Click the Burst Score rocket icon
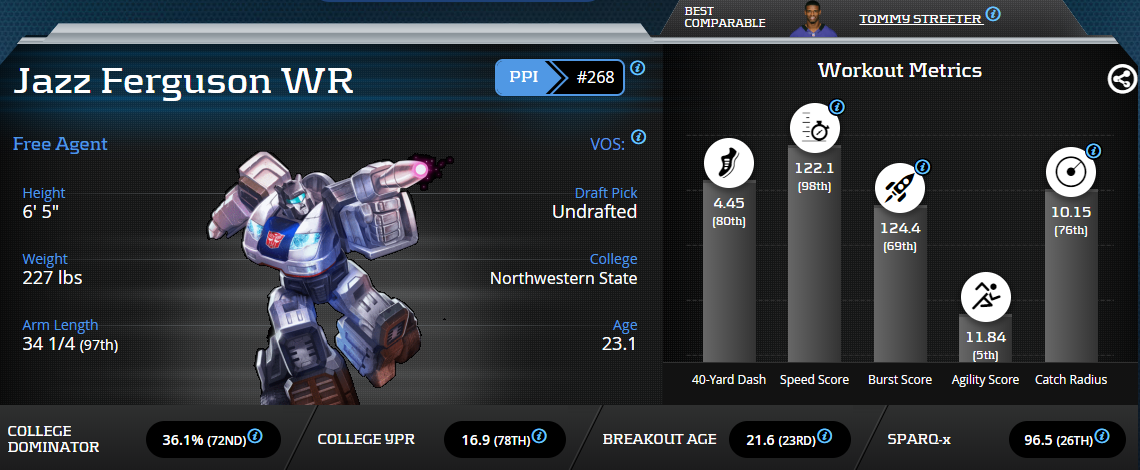1140x470 pixels. coord(900,188)
